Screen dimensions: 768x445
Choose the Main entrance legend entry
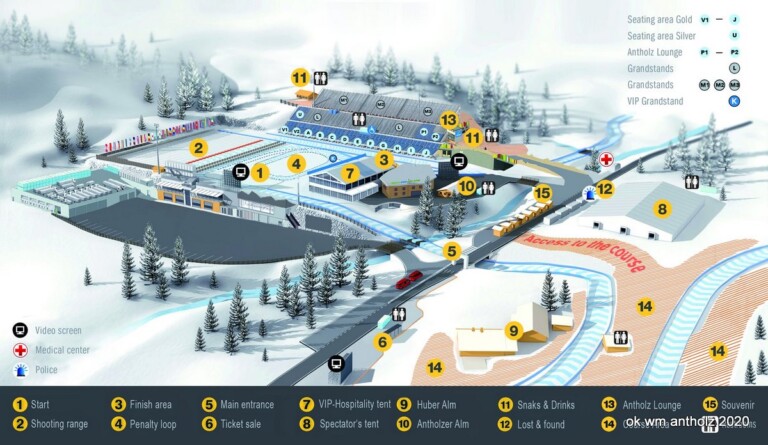tap(242, 405)
